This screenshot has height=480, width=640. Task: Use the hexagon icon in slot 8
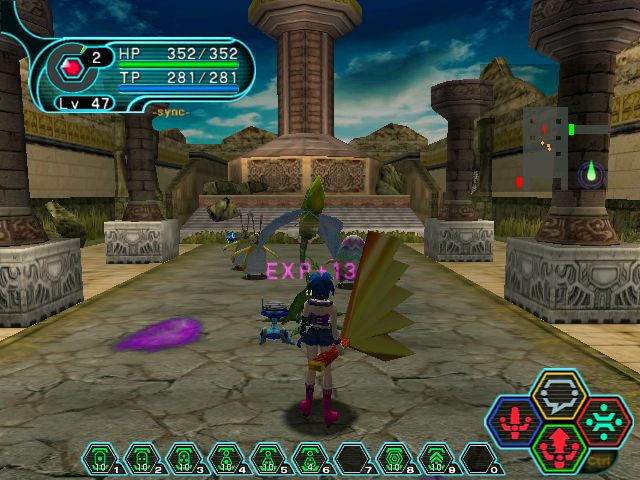click(395, 458)
